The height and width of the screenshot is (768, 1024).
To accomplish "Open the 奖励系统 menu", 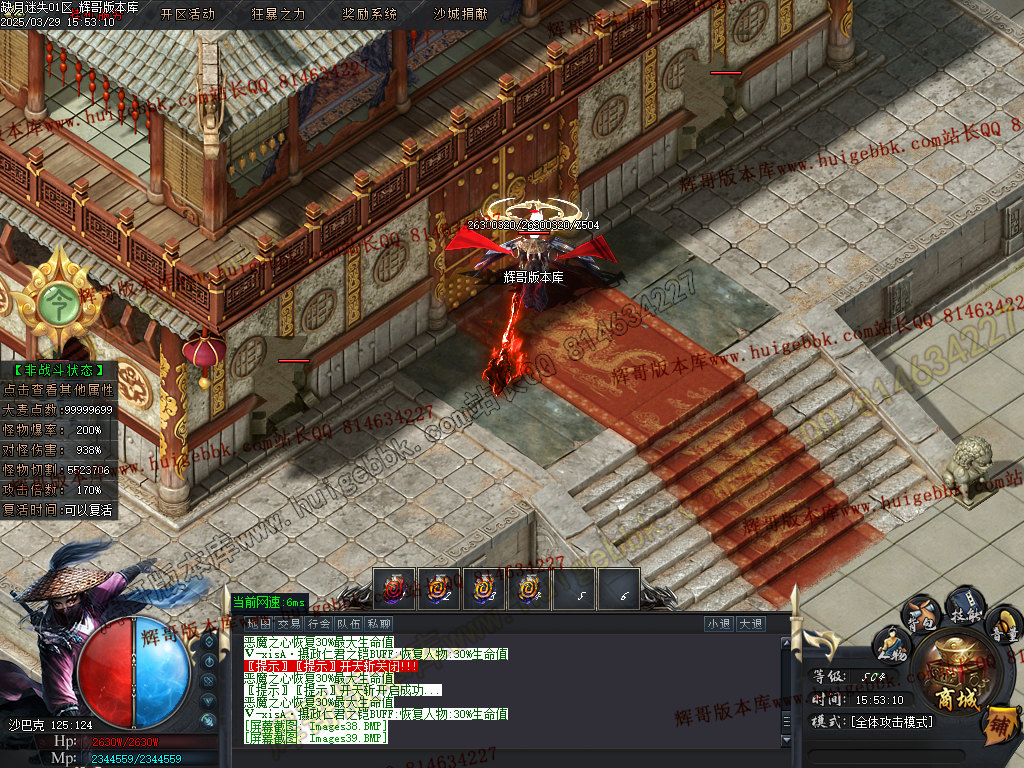I will (369, 14).
